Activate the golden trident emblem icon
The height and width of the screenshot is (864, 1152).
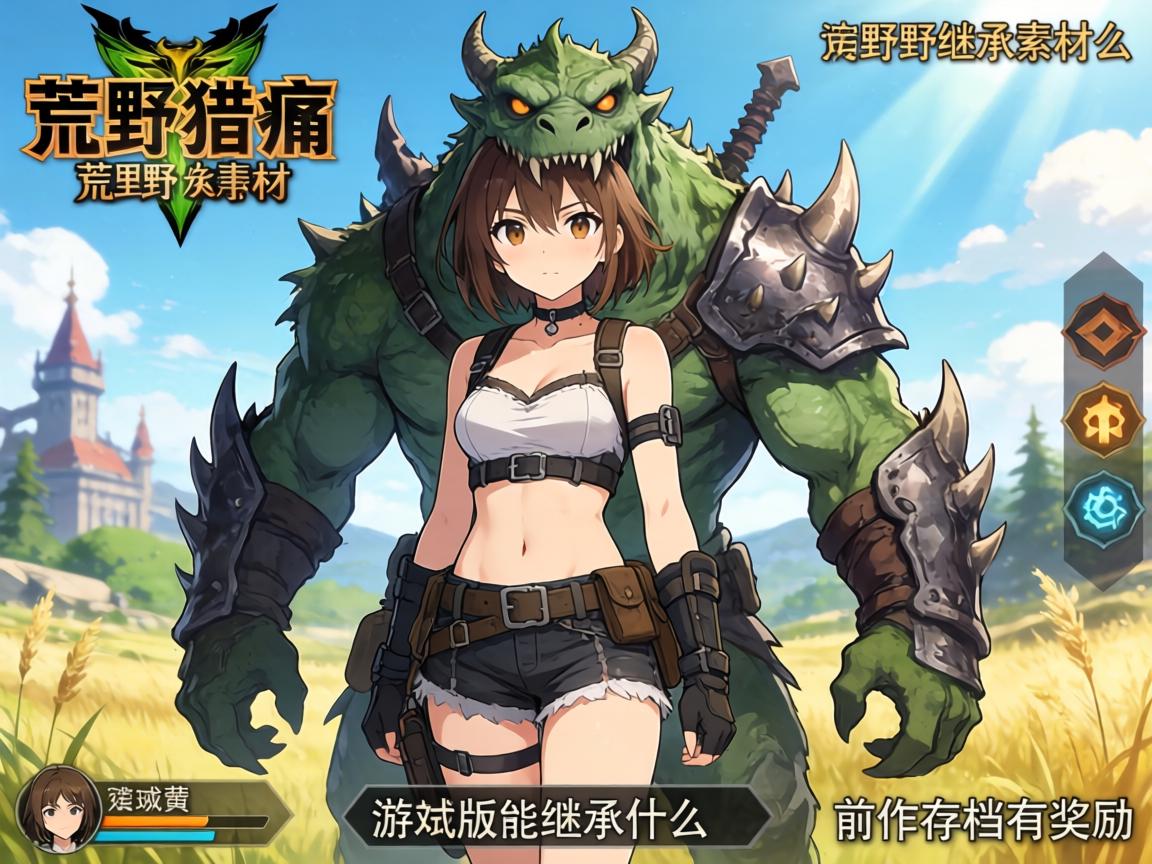pos(1103,419)
